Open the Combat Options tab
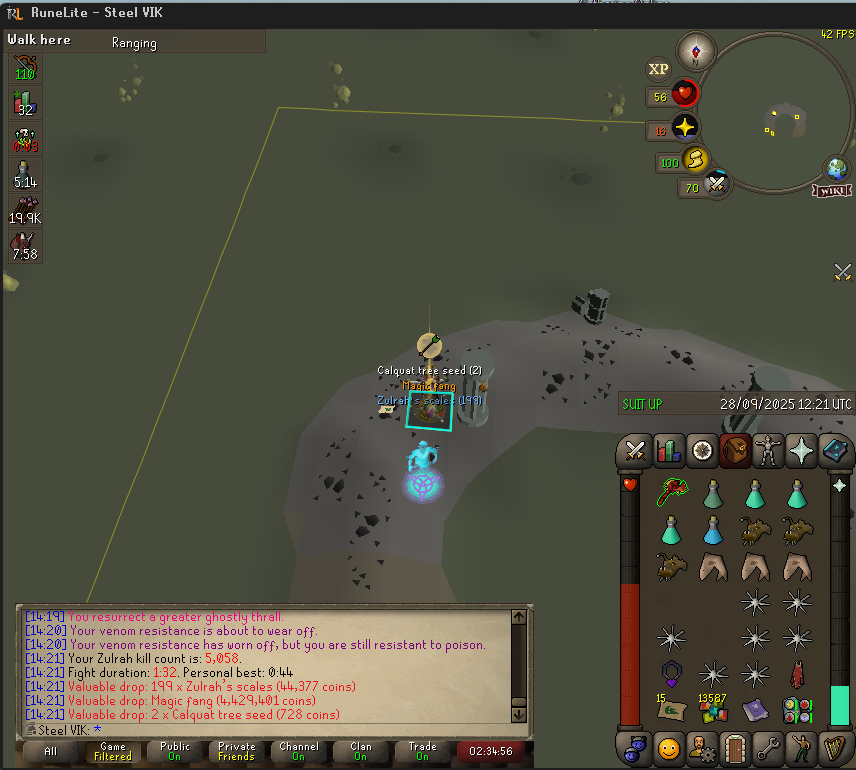The width and height of the screenshot is (856, 770). point(634,451)
